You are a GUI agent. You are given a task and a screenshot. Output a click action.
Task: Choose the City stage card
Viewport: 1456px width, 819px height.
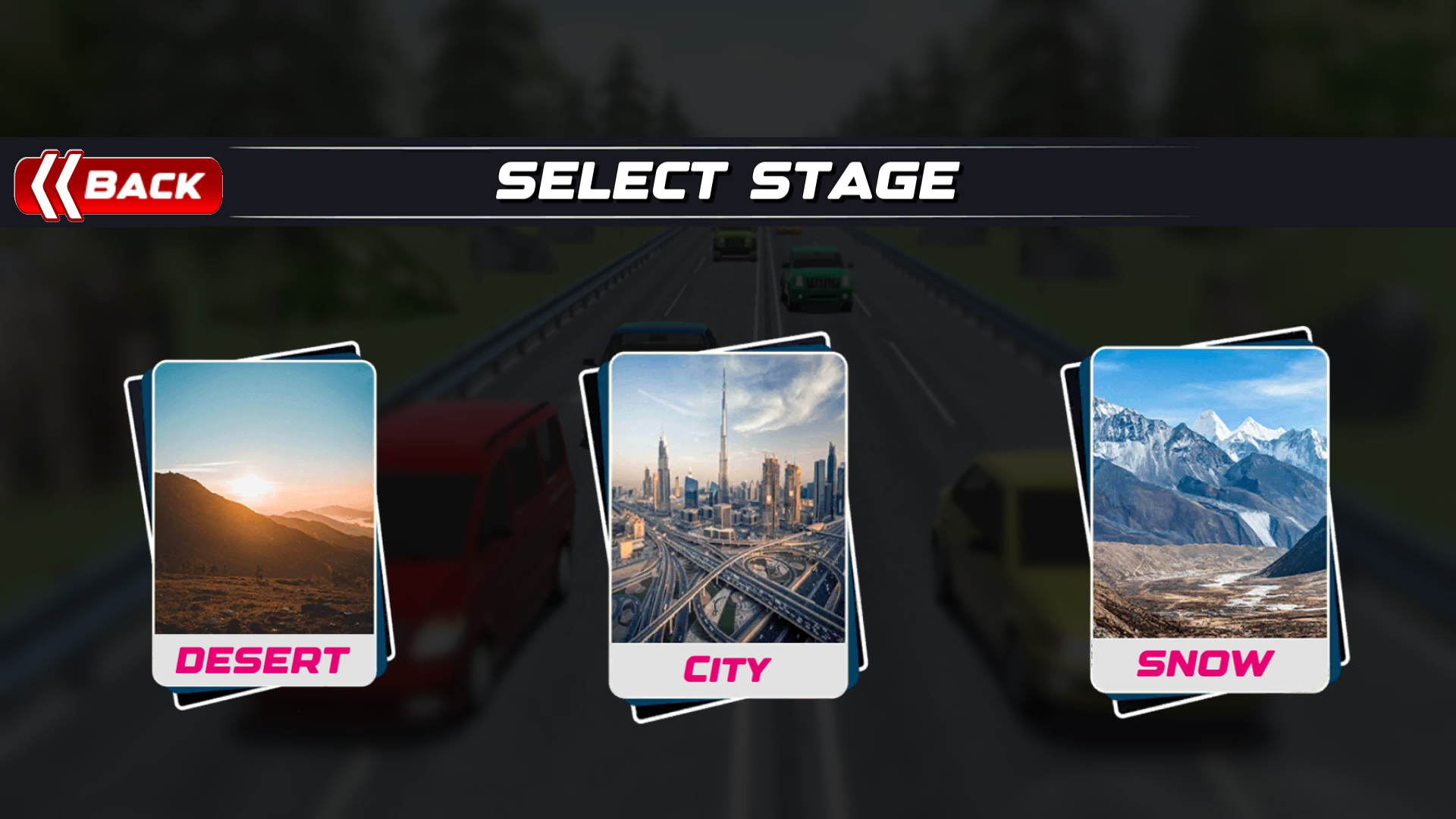coord(728,525)
